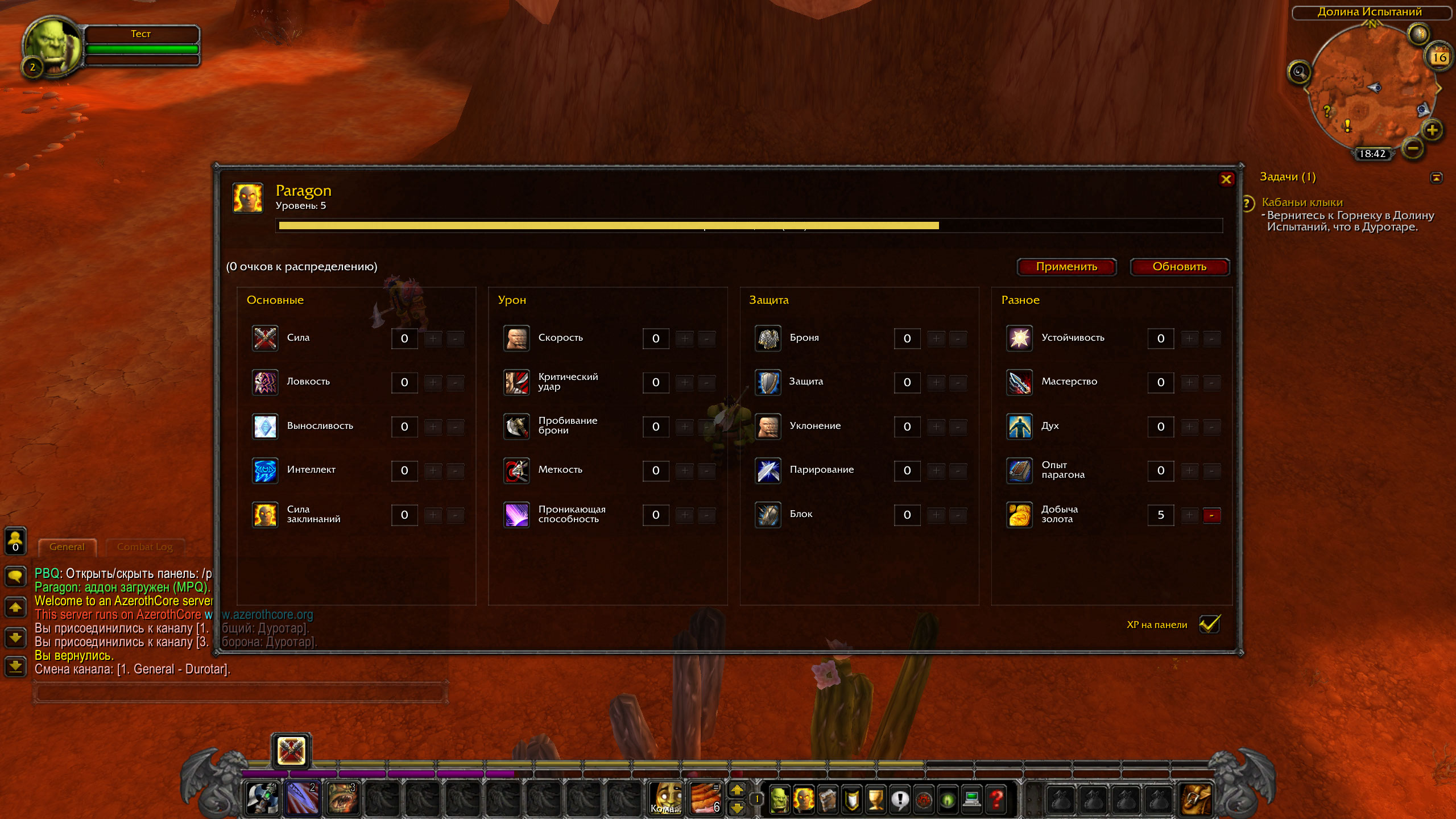Open the Кабаньи клыки quest tracker entry
The width and height of the screenshot is (1456, 819).
point(1302,202)
